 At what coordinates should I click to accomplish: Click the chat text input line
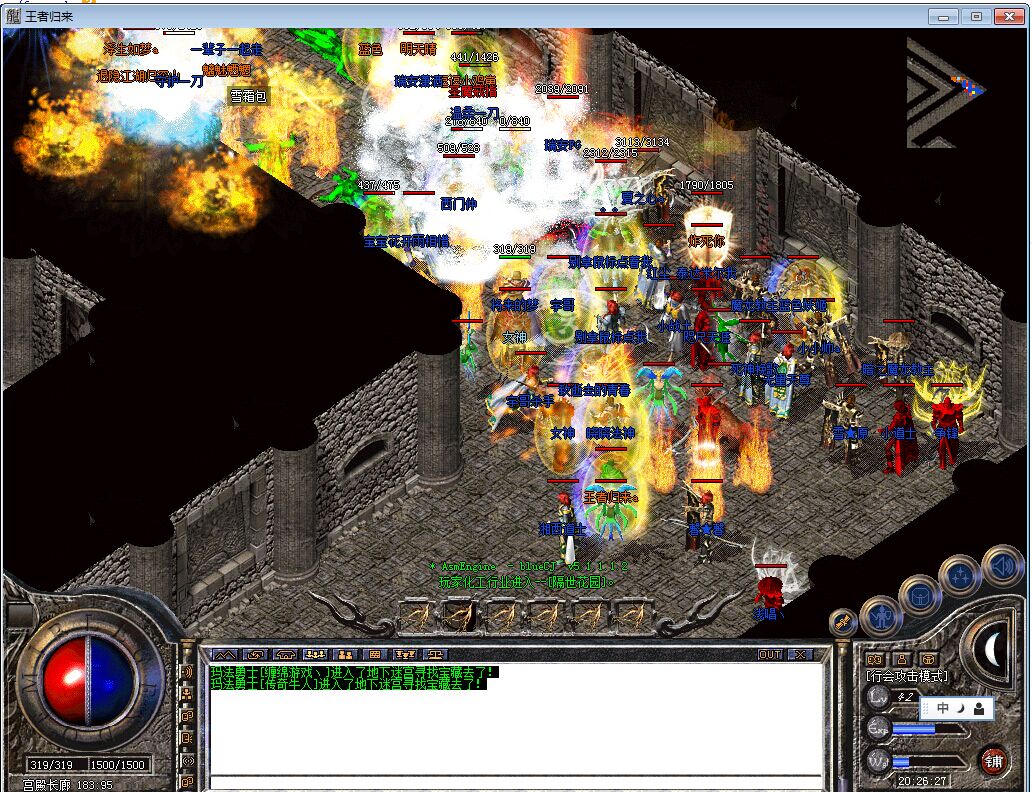(515, 781)
